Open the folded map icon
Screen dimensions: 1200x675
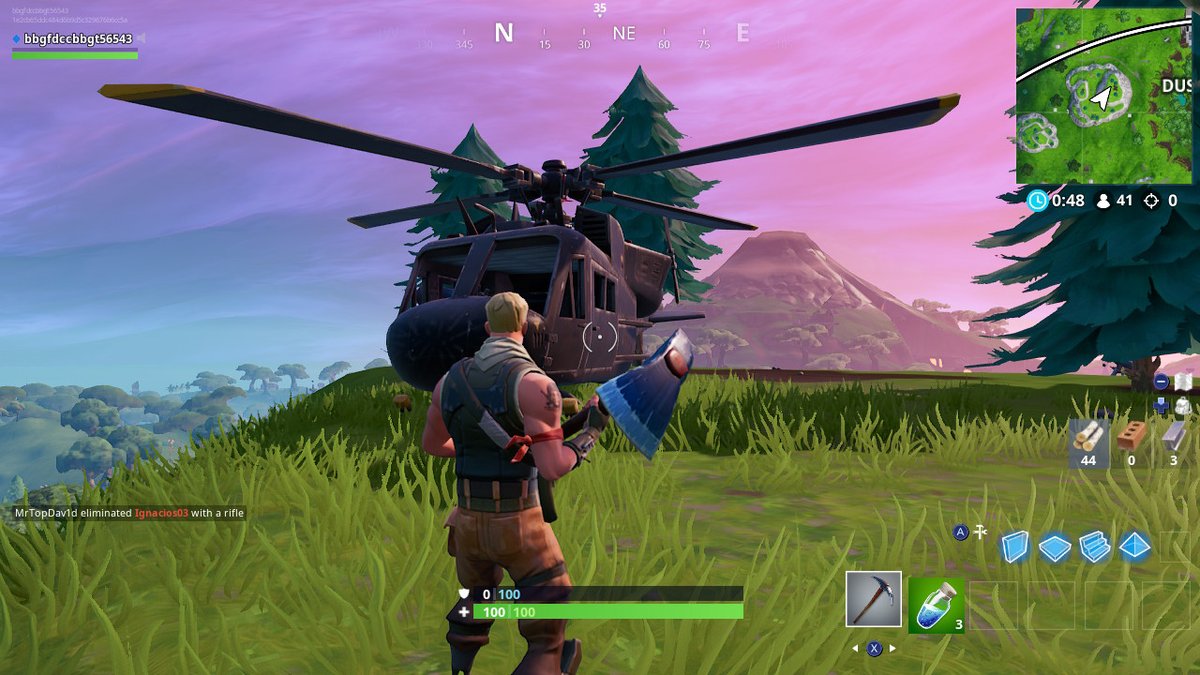pos(1183,382)
